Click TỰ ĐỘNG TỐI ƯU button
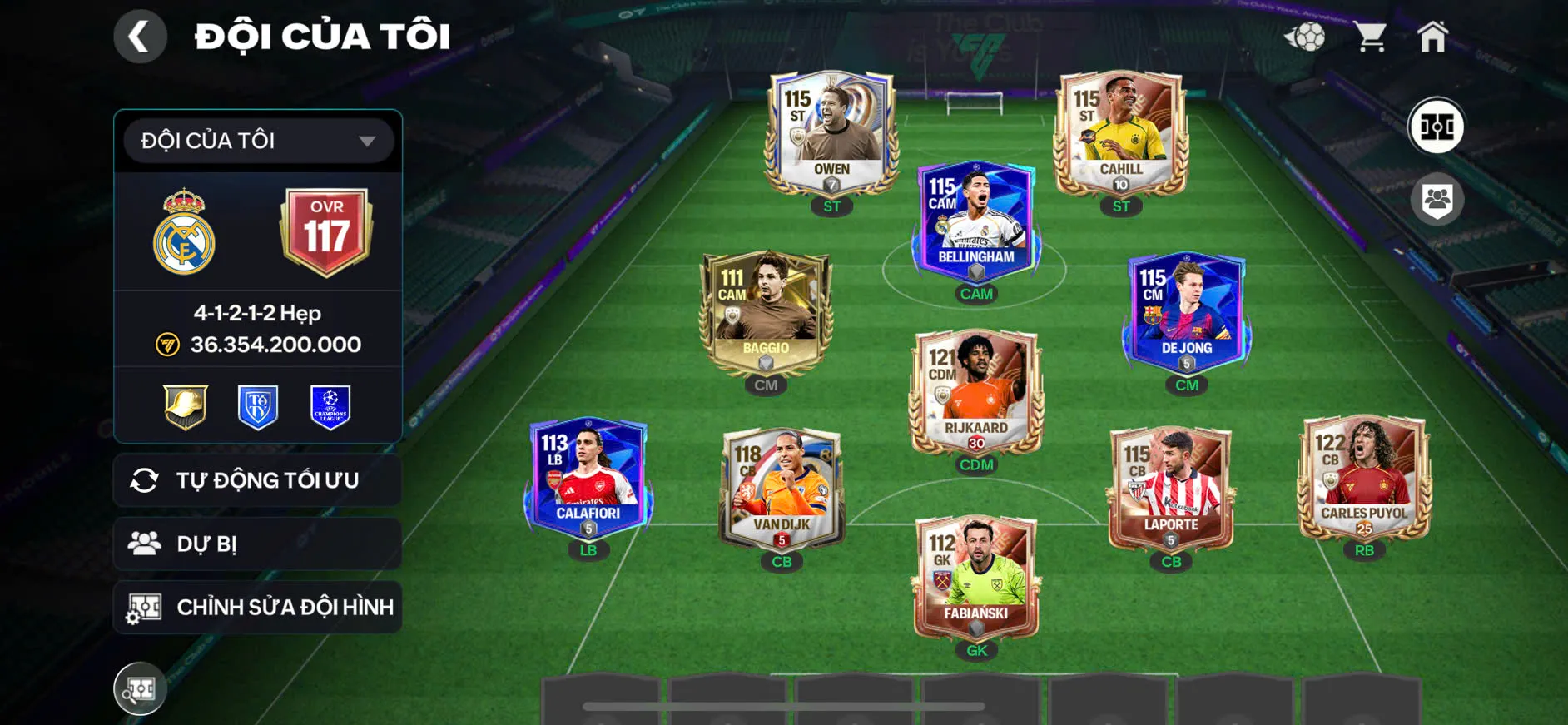The image size is (1568, 725). pyautogui.click(x=258, y=480)
